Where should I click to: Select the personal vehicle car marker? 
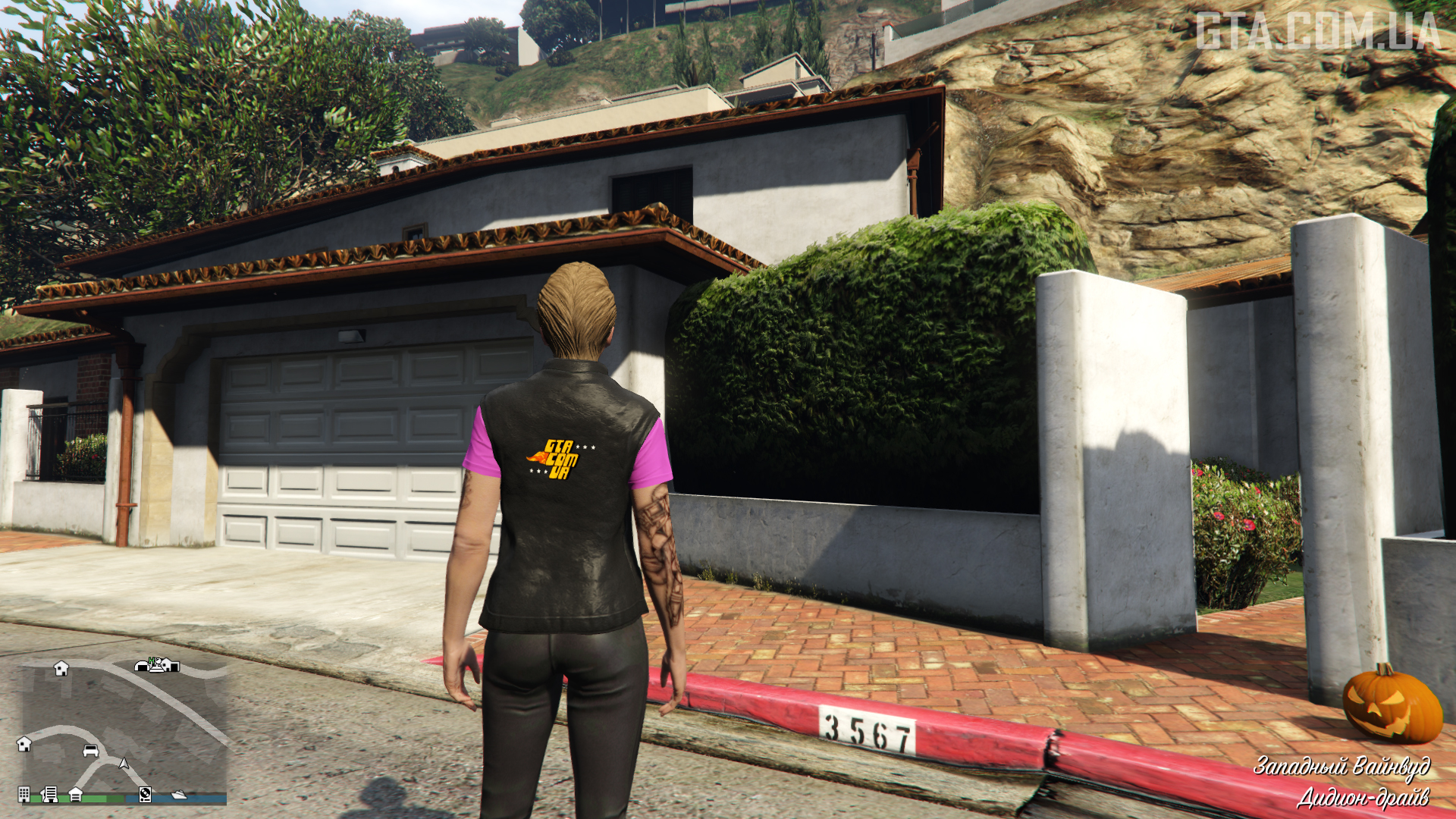[90, 750]
